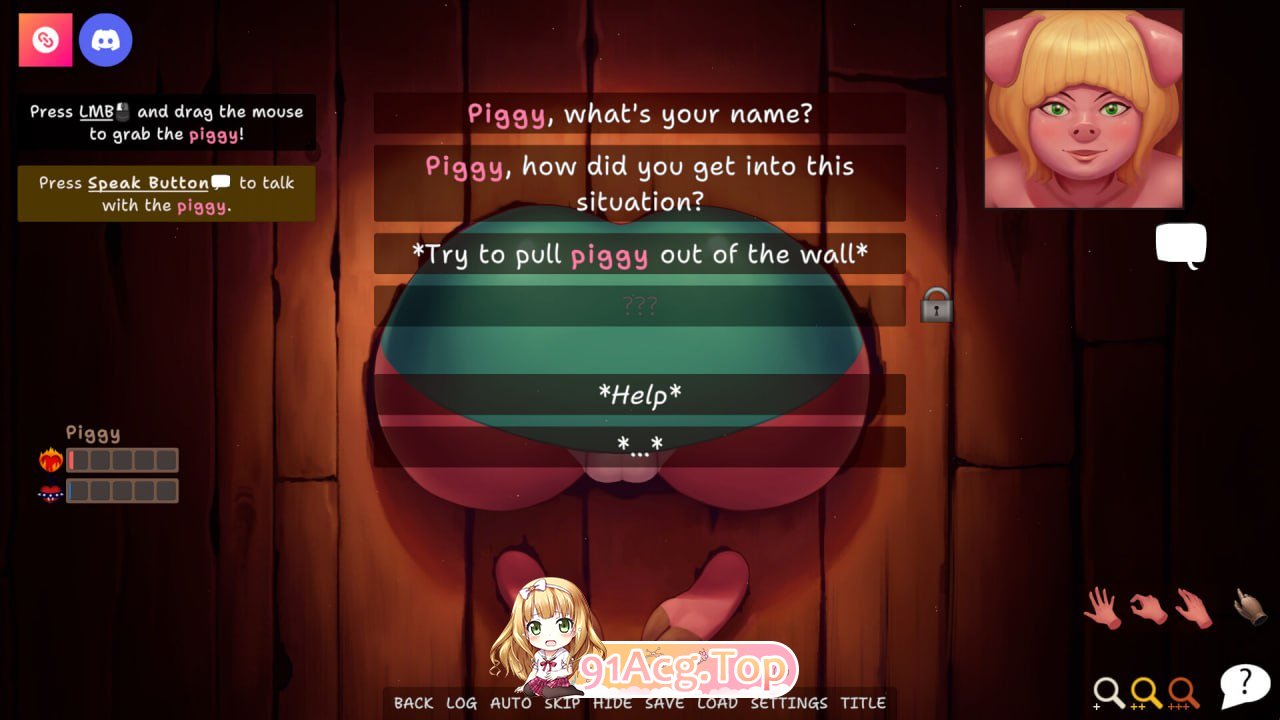Return to TITLE screen
This screenshot has width=1280, height=720.
[x=863, y=703]
